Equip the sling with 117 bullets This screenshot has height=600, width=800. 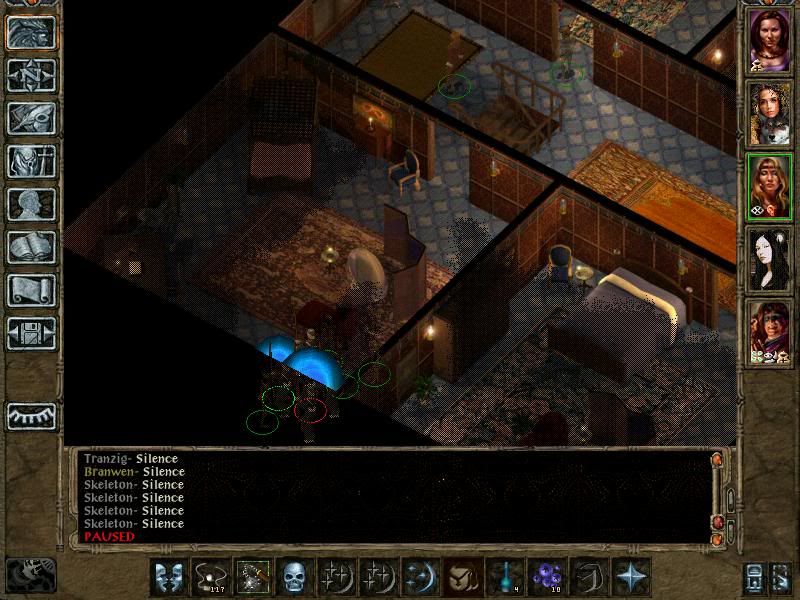210,577
